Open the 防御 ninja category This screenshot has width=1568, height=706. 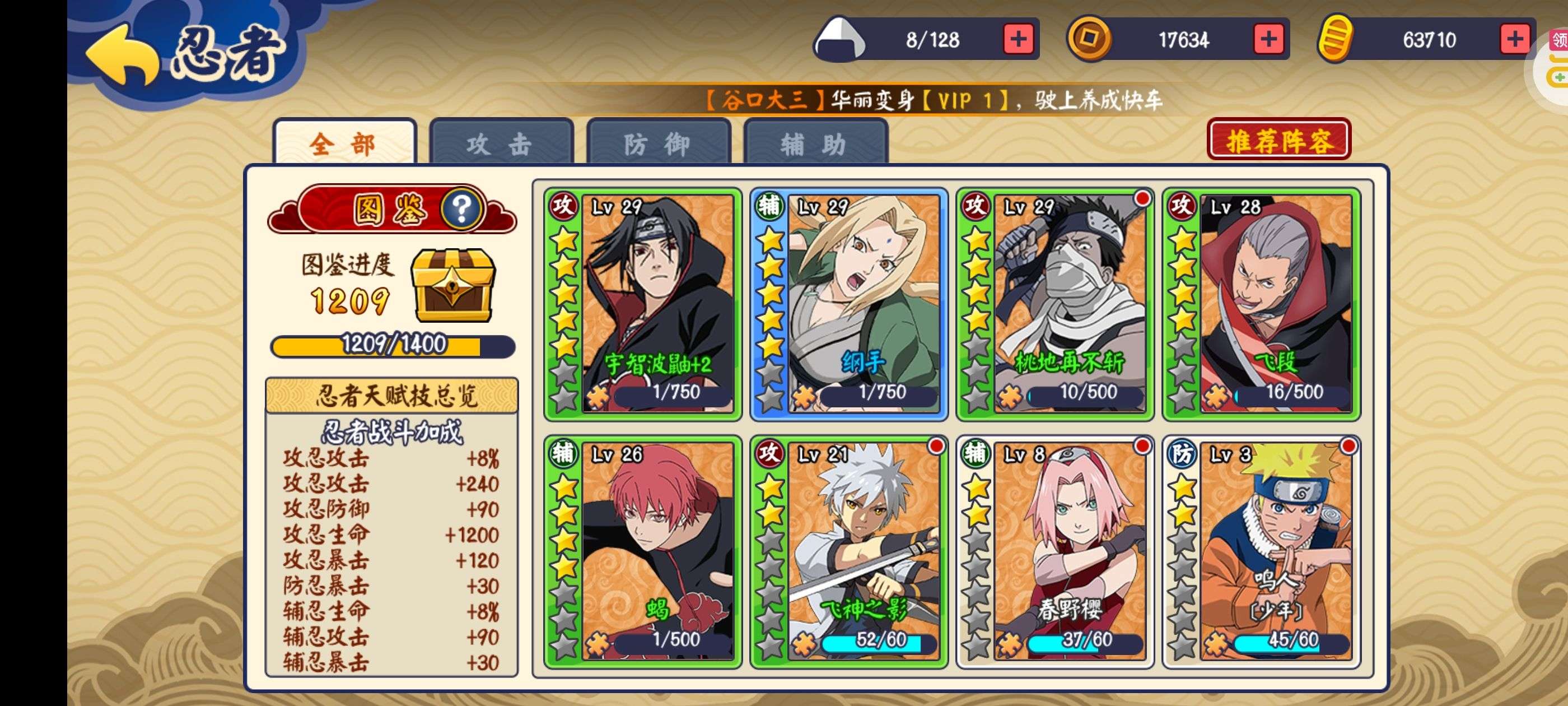tap(658, 143)
